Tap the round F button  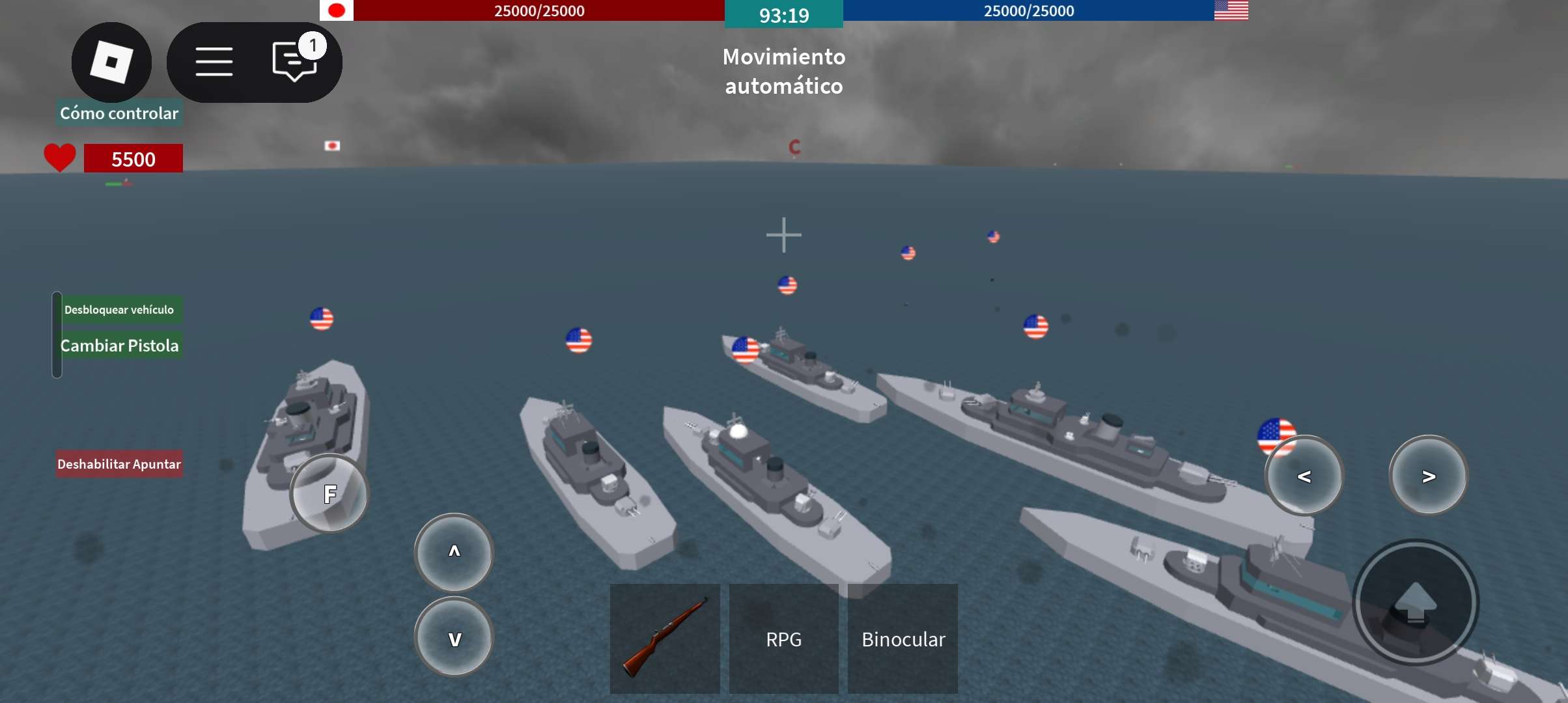[x=329, y=494]
